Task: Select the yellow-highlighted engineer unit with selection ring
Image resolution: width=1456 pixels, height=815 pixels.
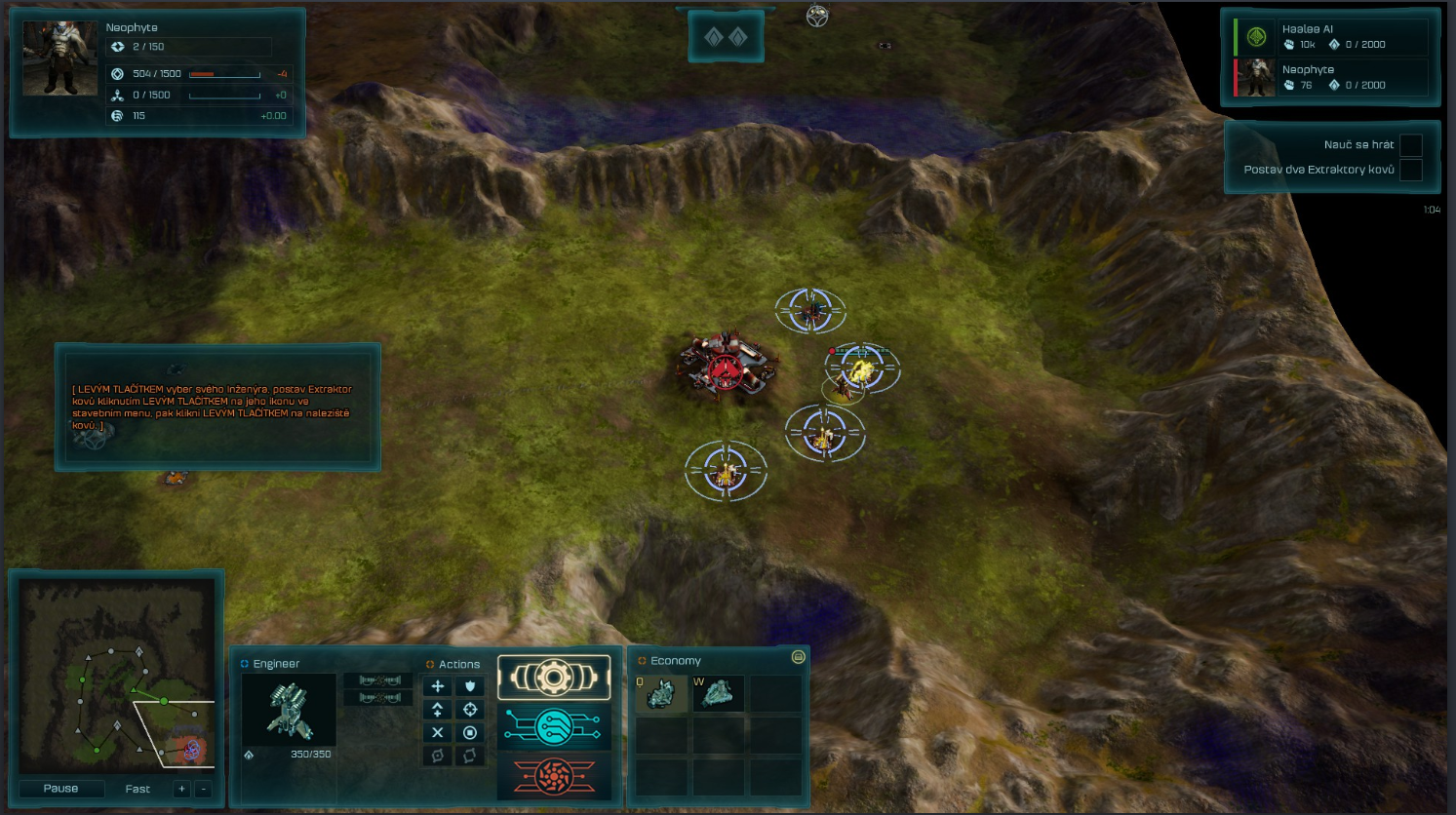Action: tap(862, 369)
